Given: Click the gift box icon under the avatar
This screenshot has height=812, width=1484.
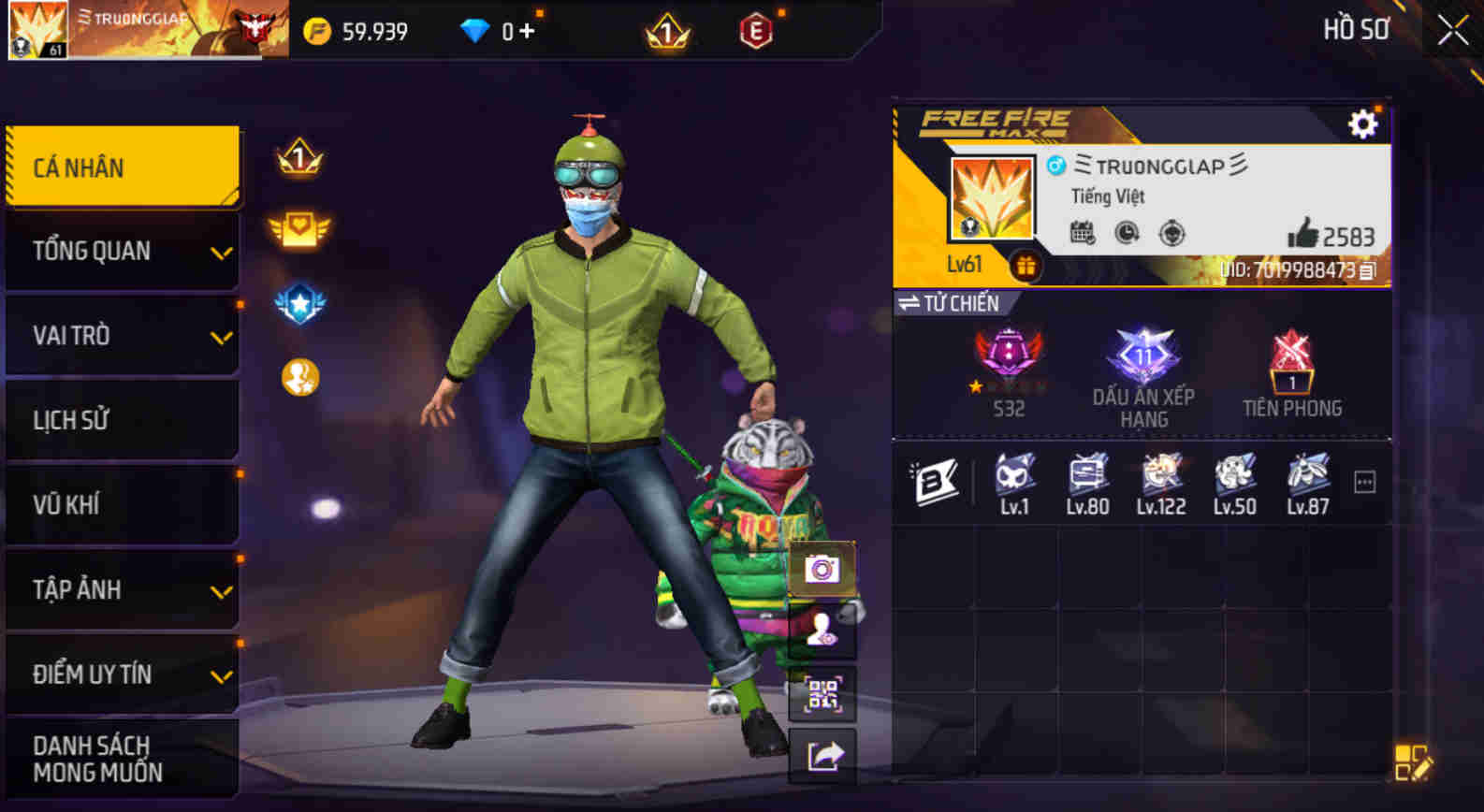Looking at the screenshot, I should tap(1027, 267).
